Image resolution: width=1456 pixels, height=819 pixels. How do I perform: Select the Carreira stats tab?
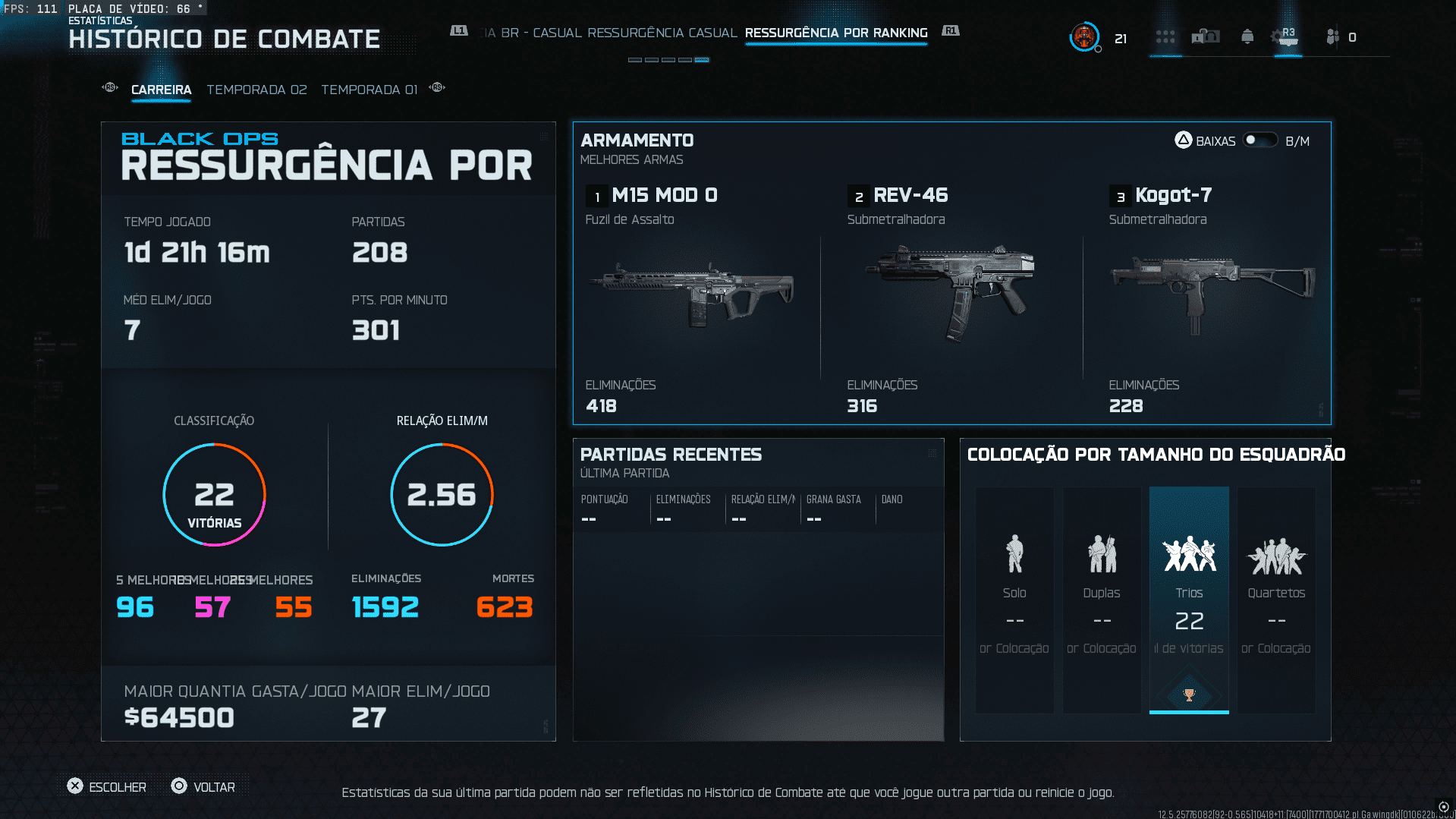pos(161,90)
